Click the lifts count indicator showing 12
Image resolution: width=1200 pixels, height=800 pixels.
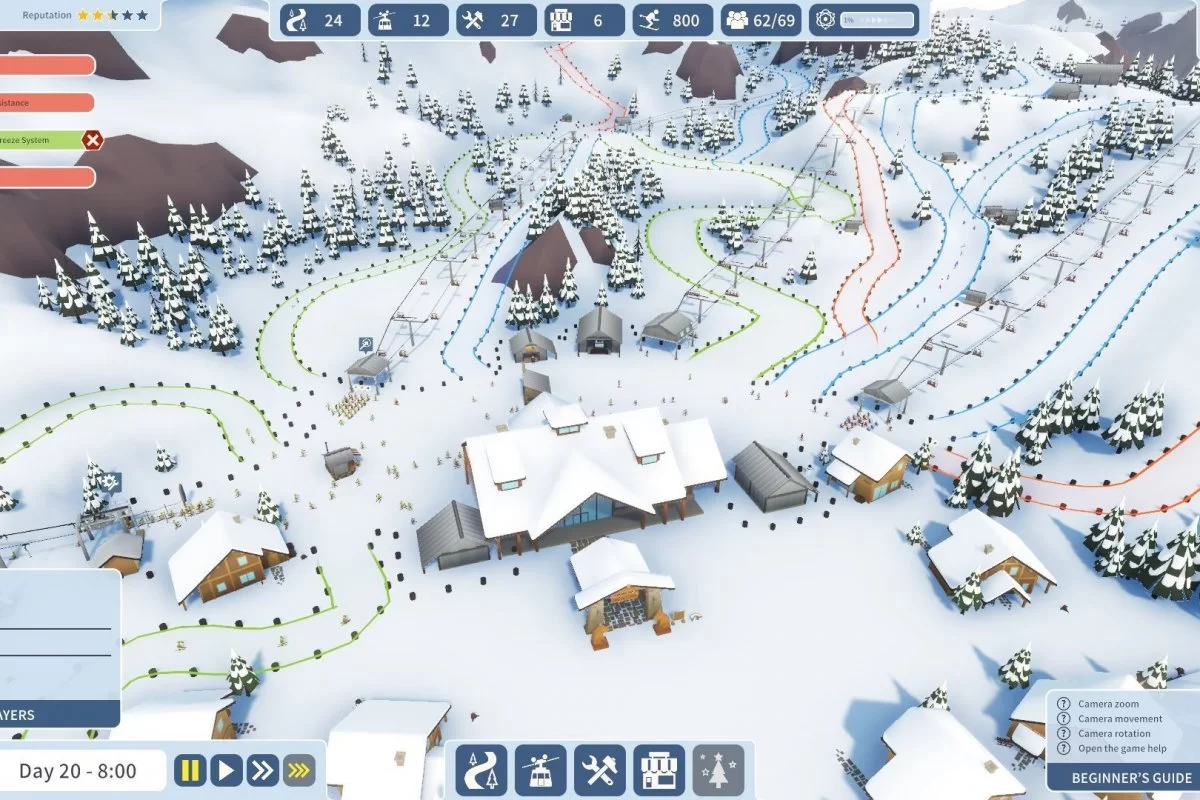(407, 20)
